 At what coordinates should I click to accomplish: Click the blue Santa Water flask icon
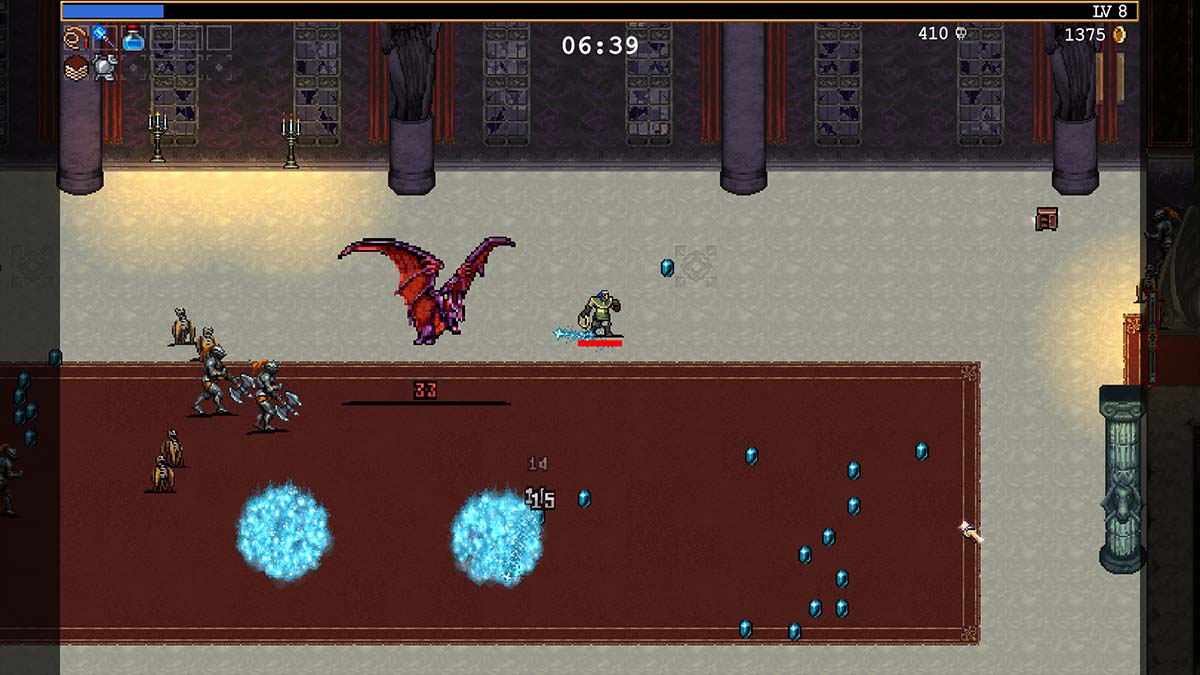[x=133, y=38]
